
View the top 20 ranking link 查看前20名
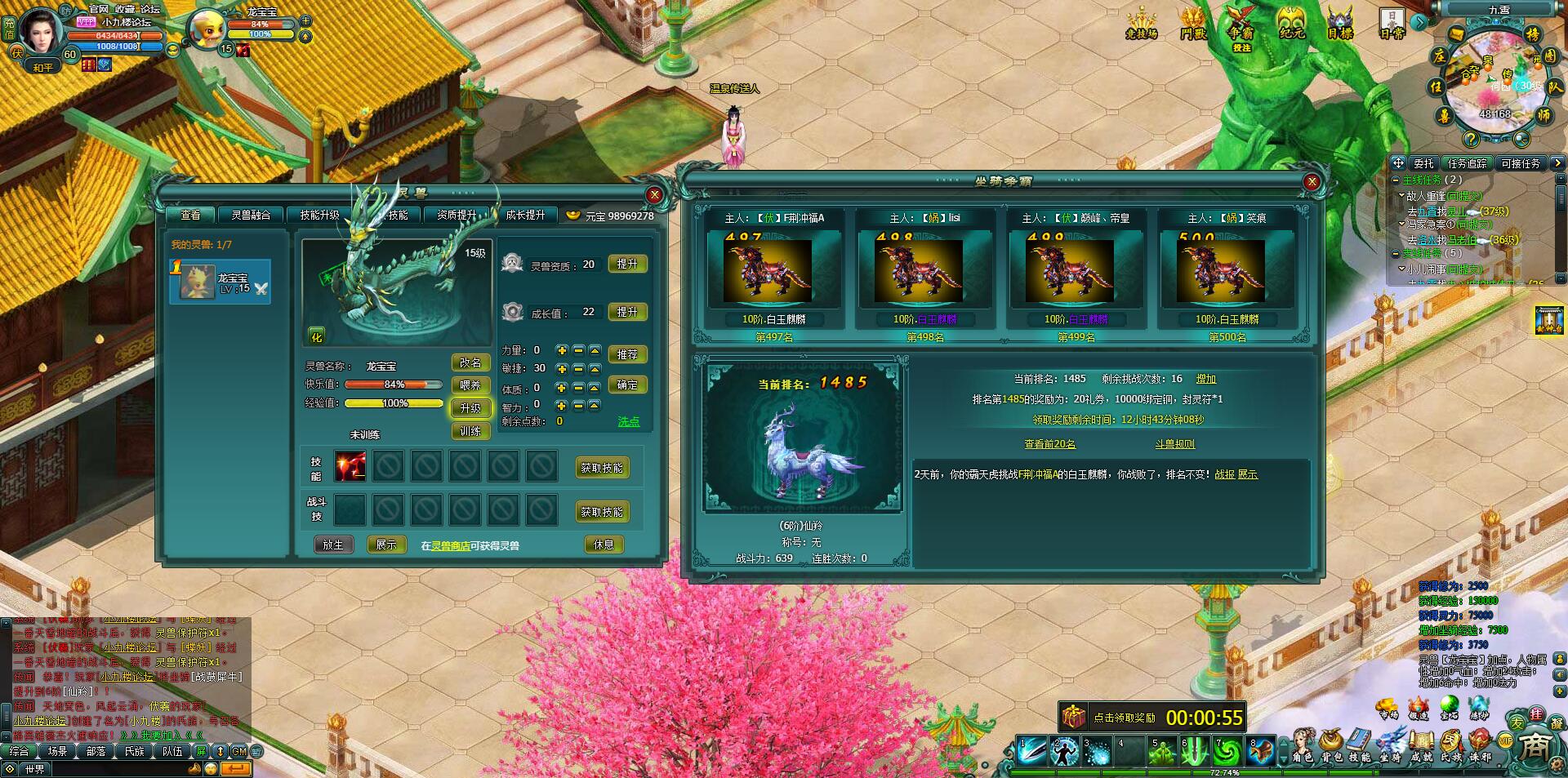coord(1049,444)
